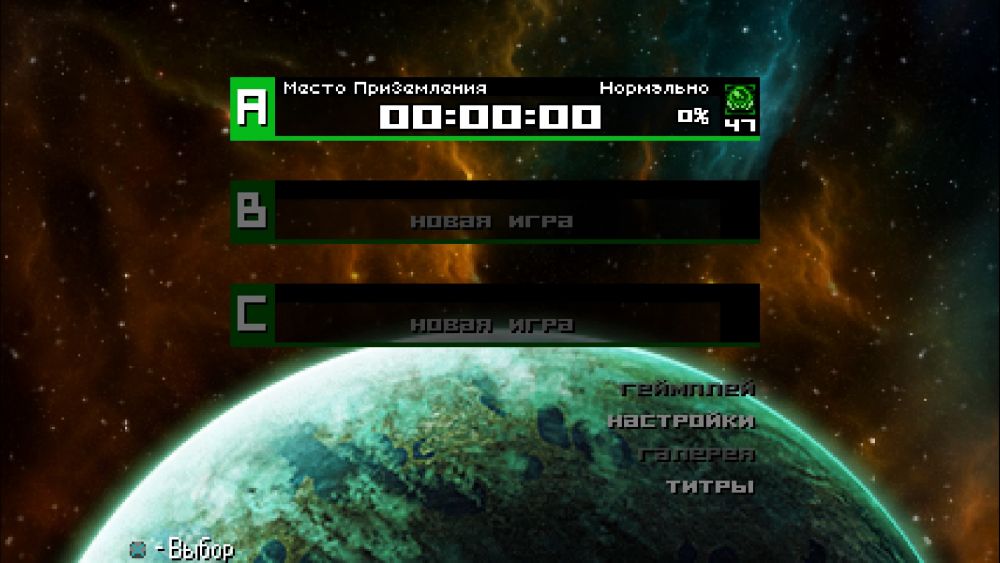Screen dimensions: 1000x563
Task: Start a new game in slot B
Action: click(494, 212)
